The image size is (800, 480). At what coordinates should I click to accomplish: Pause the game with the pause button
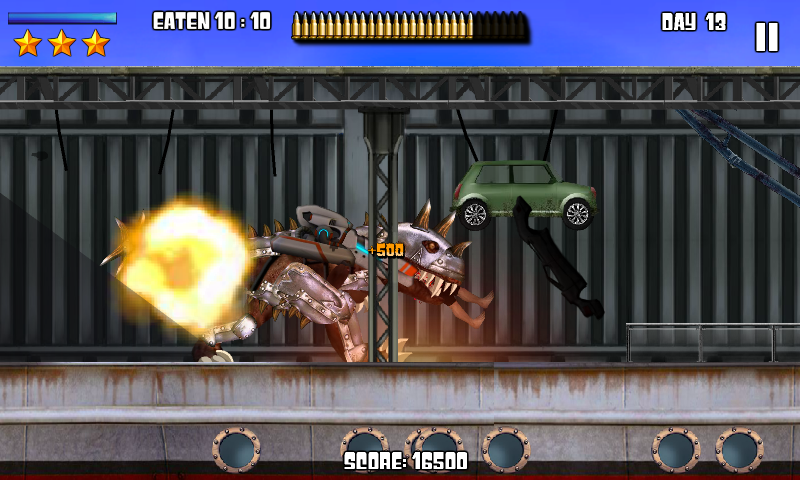(766, 37)
